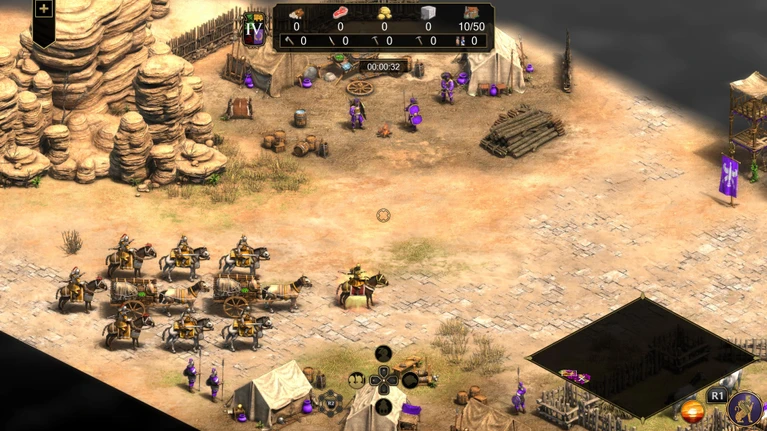The height and width of the screenshot is (431, 767).
Task: Open the age IV civilization emblem
Action: click(x=254, y=29)
